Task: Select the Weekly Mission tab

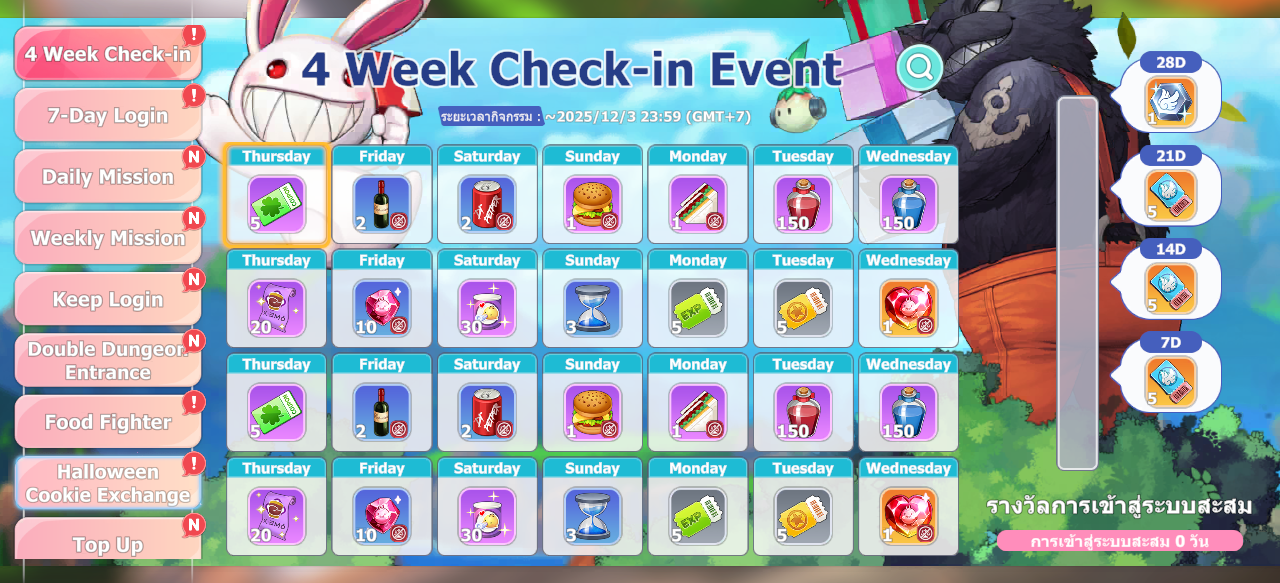Action: tap(108, 238)
